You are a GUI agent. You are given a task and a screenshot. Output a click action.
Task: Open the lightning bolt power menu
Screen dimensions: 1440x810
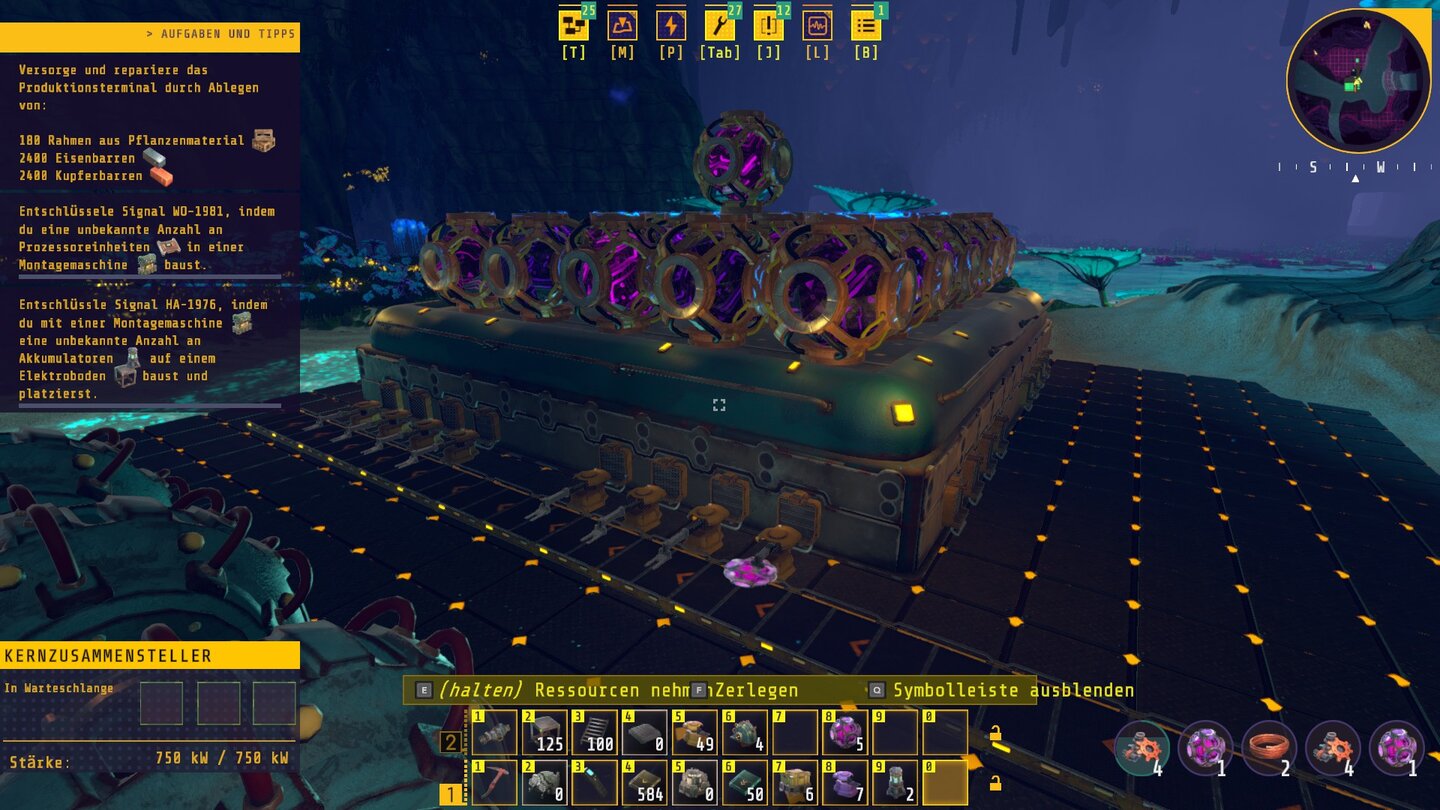(671, 25)
